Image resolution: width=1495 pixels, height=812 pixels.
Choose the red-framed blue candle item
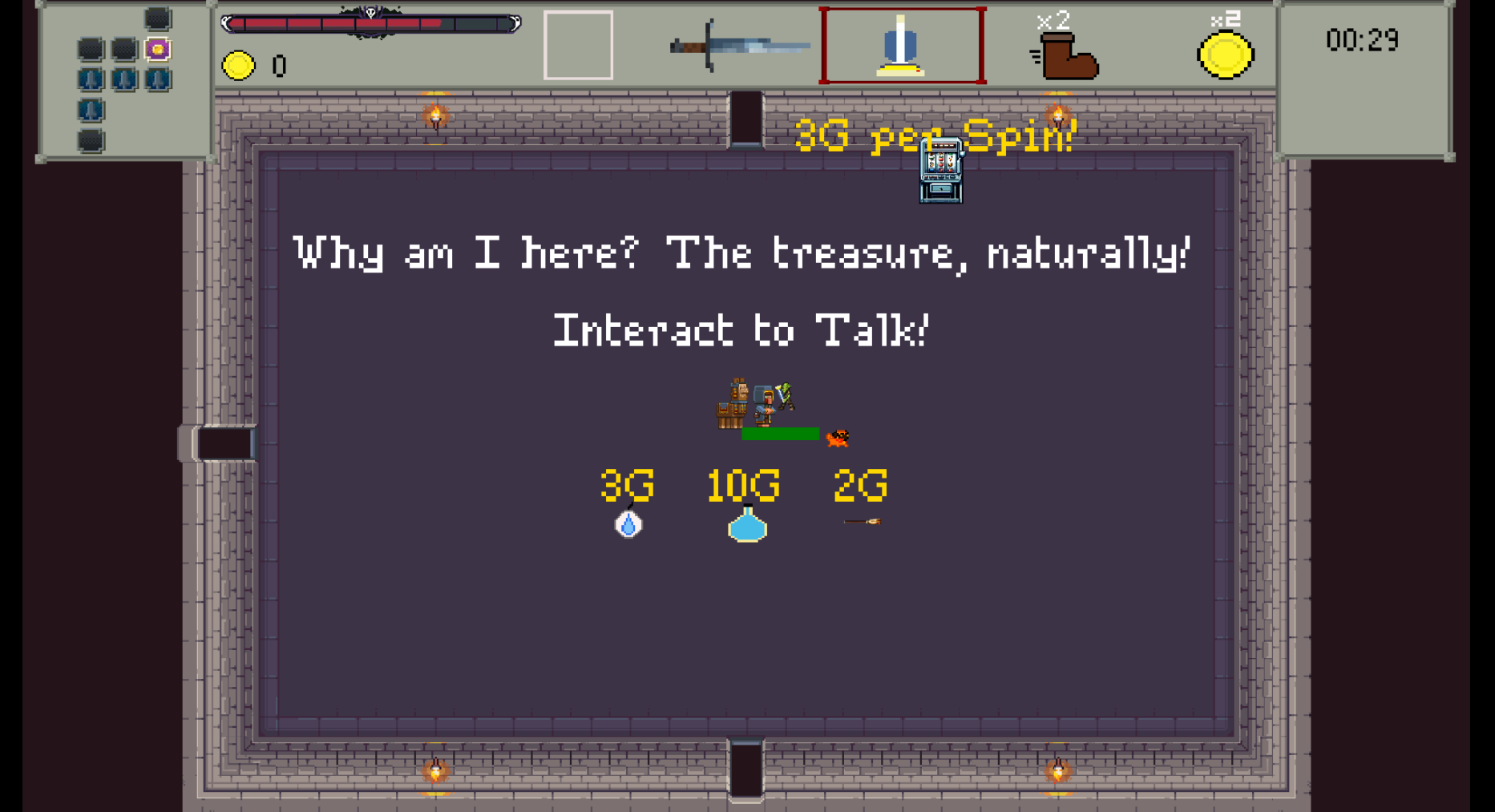tap(902, 46)
